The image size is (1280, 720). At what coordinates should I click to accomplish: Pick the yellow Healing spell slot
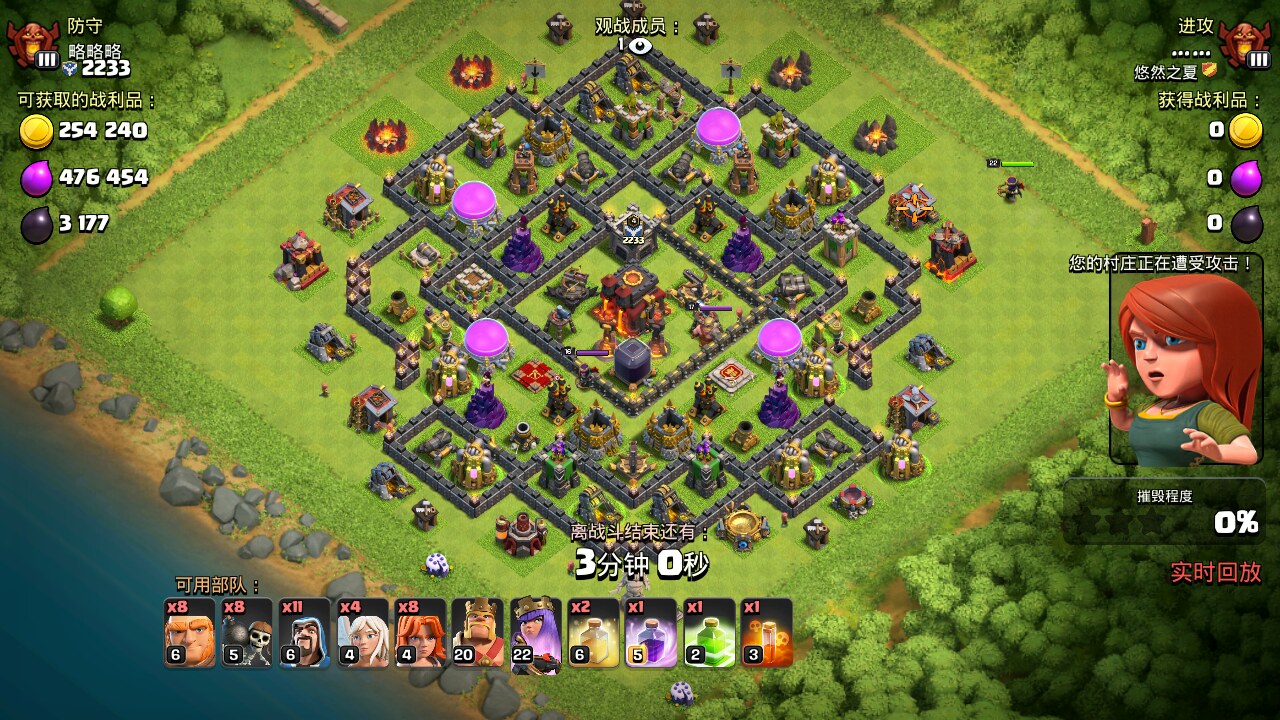[593, 633]
